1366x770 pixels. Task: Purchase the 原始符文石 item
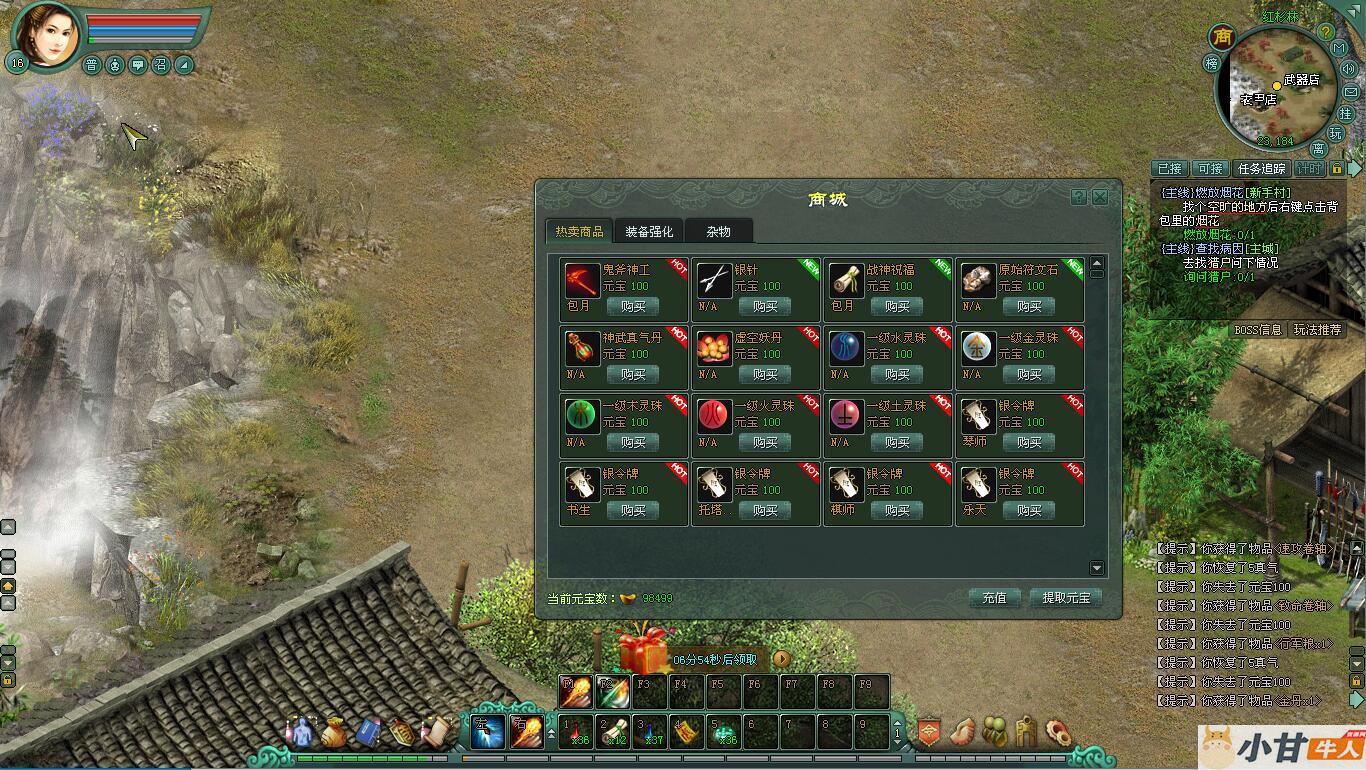click(x=1029, y=307)
